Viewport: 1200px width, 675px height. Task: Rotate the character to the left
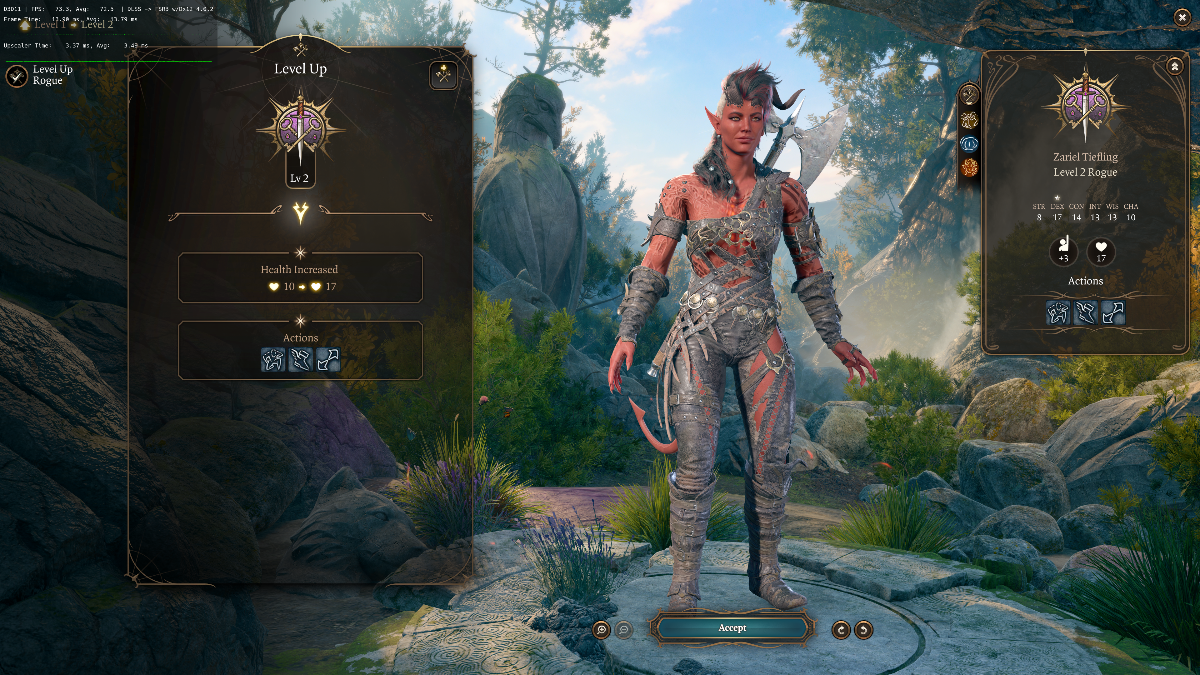tap(841, 629)
